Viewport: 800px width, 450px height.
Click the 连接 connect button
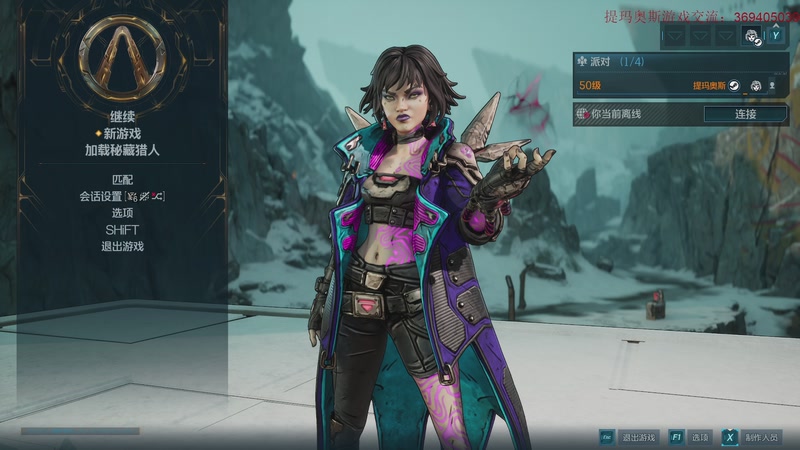click(x=745, y=114)
